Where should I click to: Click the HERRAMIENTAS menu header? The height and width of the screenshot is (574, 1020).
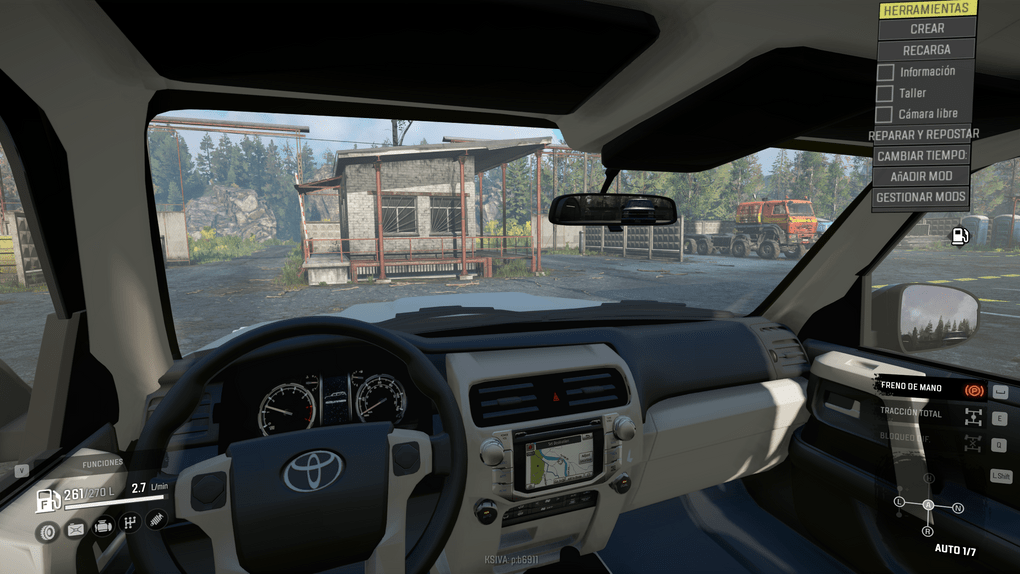click(927, 9)
